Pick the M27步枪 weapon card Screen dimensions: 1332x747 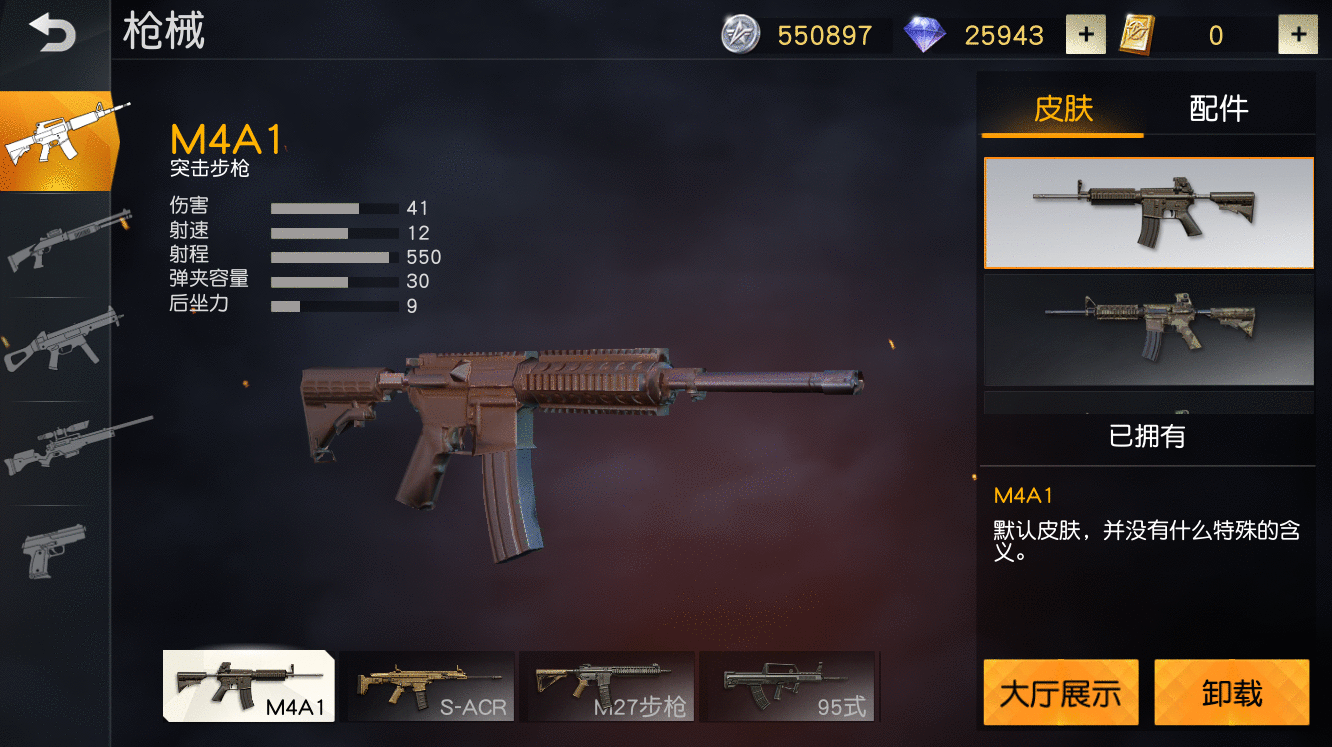pos(607,686)
